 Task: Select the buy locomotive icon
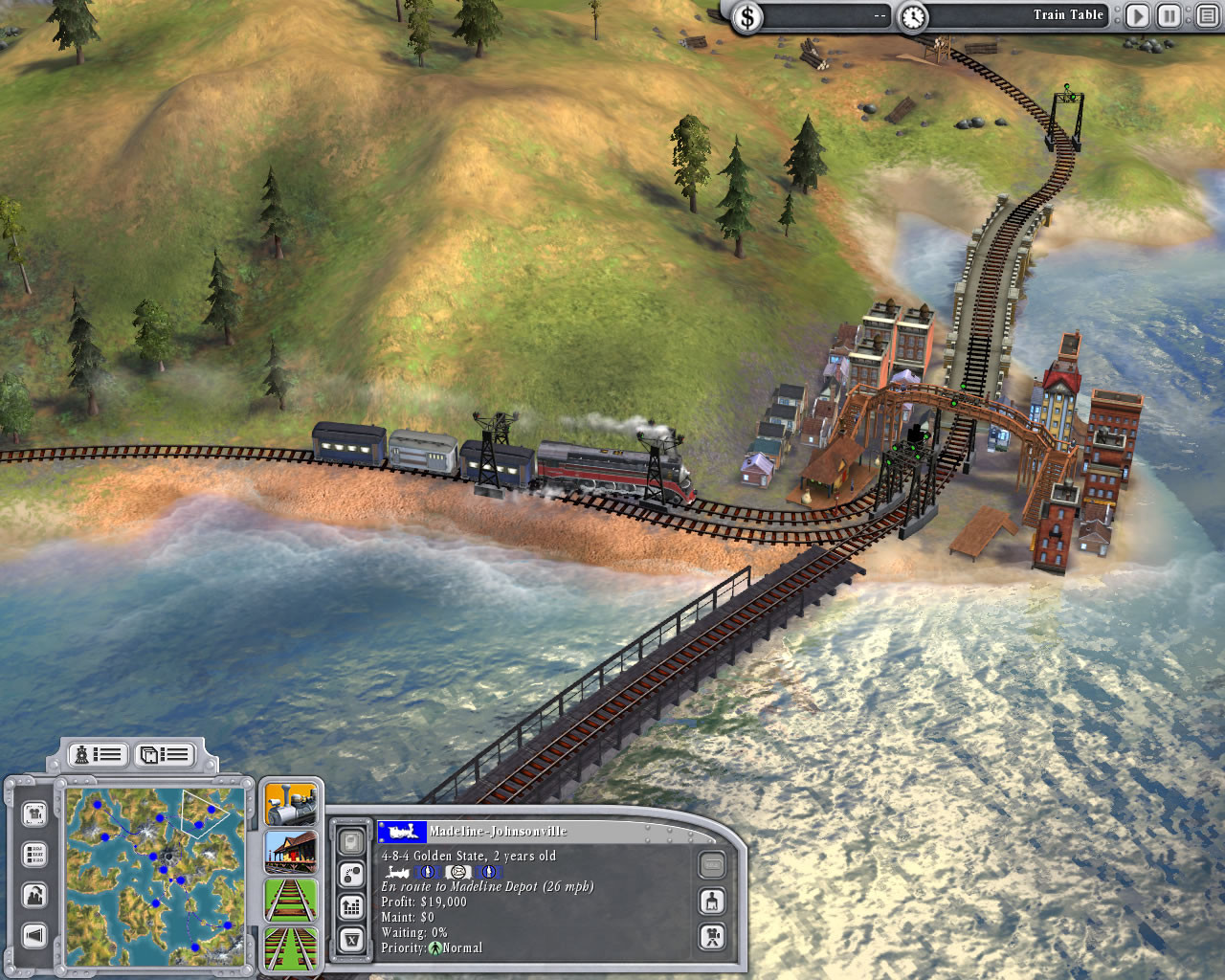(290, 803)
